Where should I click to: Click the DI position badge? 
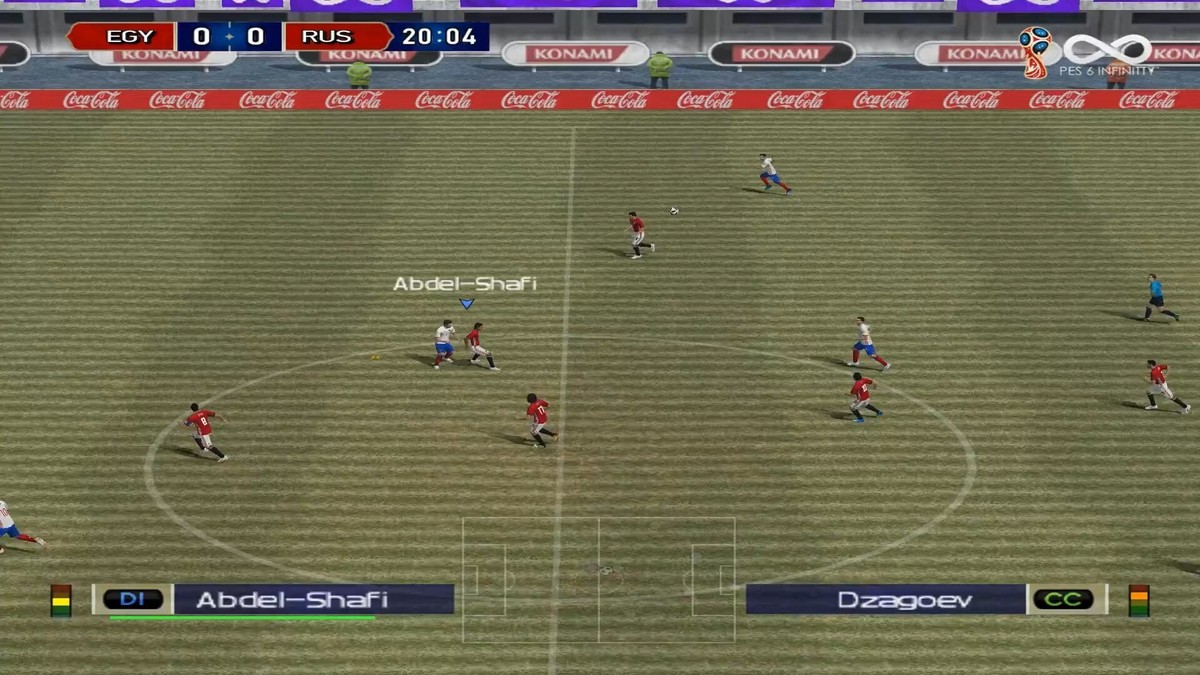click(x=133, y=599)
